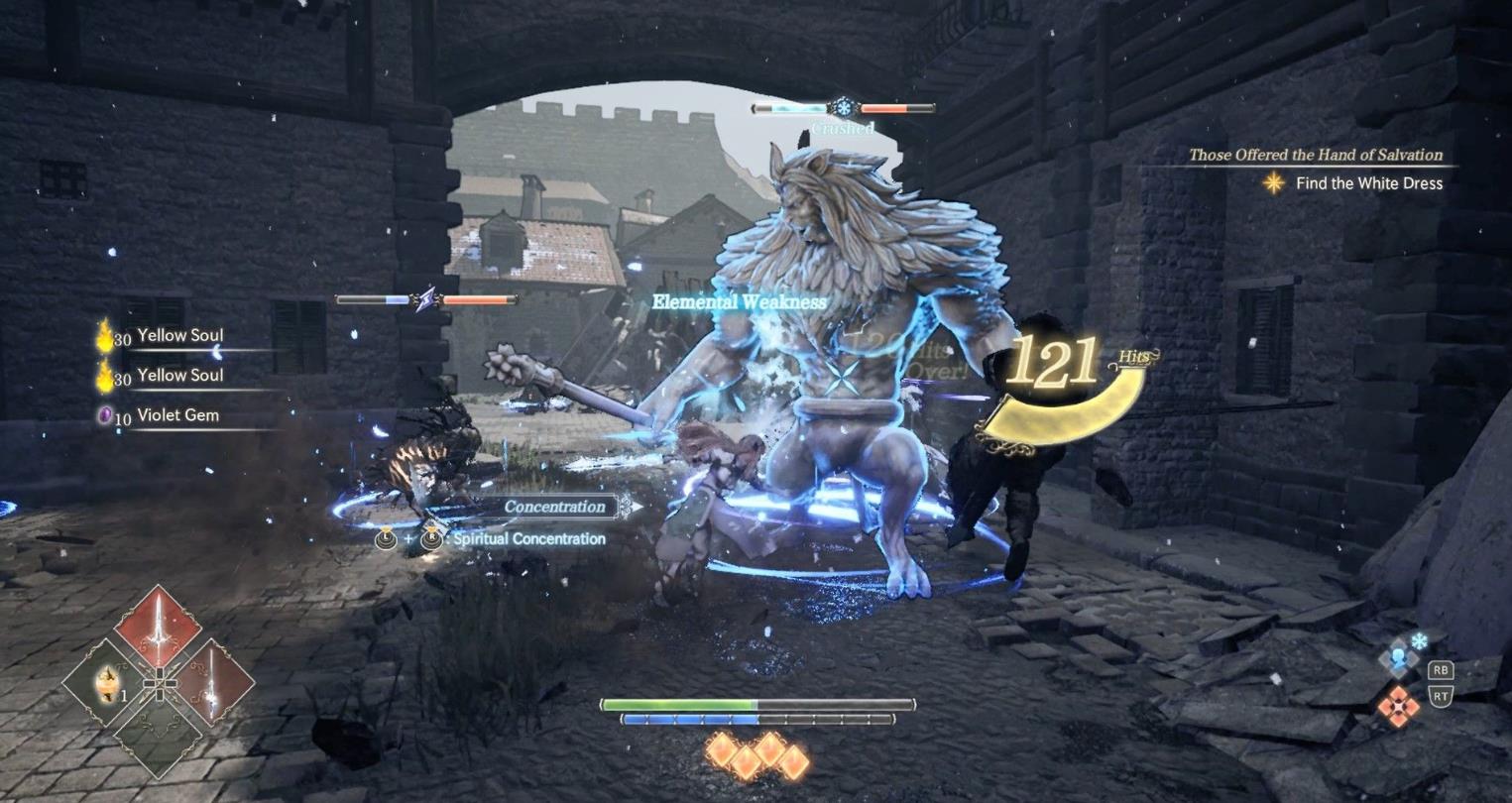Image resolution: width=1512 pixels, height=803 pixels.
Task: Click the blue spirit head icon
Action: coord(1398,657)
